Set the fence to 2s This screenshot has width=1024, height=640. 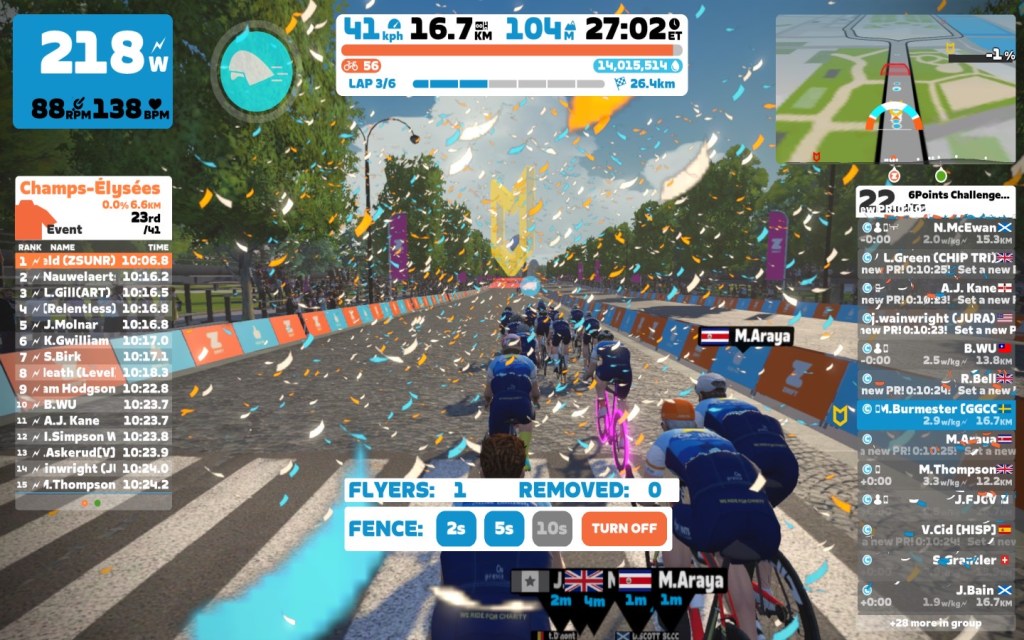[x=456, y=528]
